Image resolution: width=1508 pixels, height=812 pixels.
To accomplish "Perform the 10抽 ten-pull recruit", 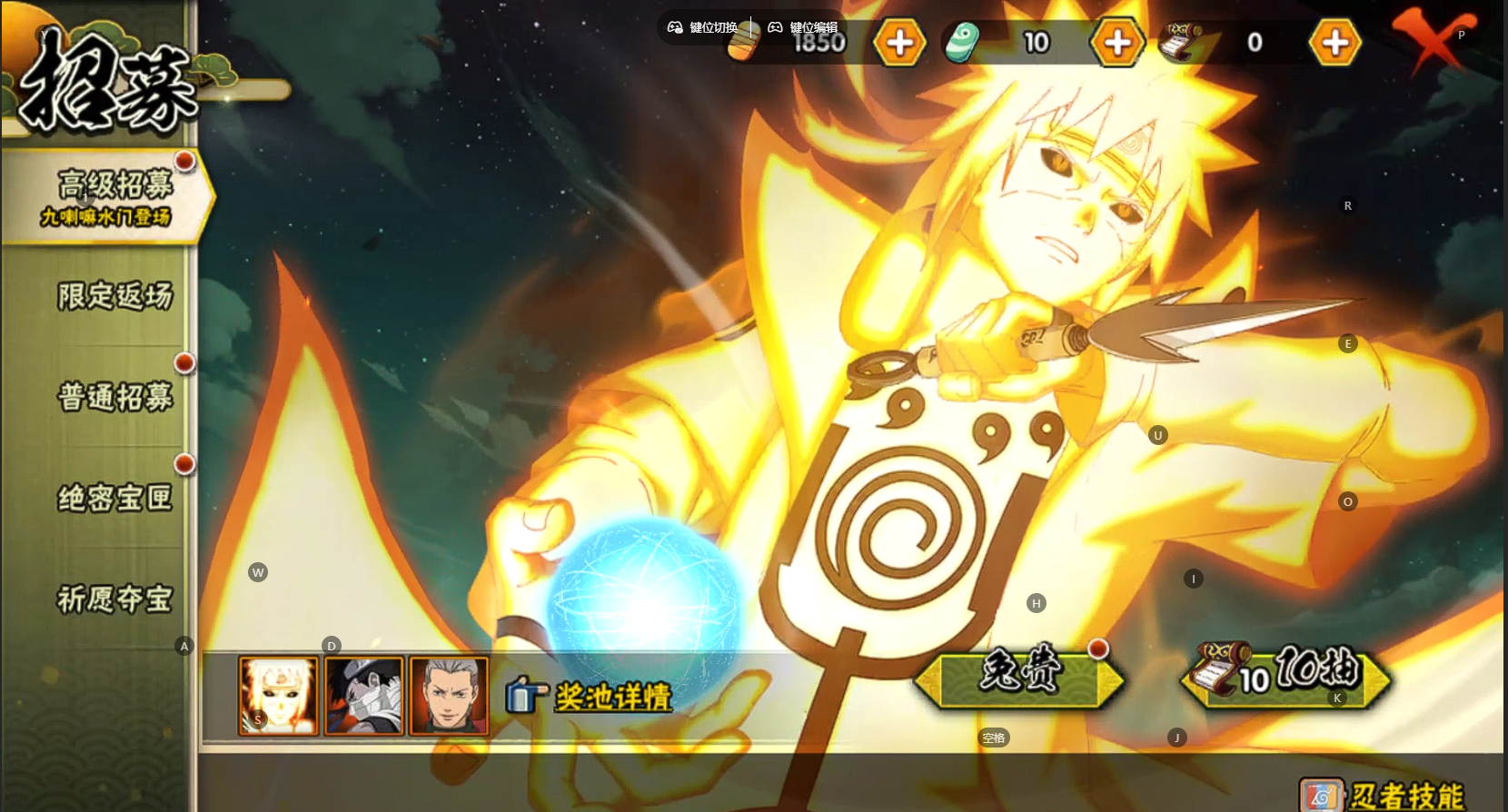I will [1285, 677].
